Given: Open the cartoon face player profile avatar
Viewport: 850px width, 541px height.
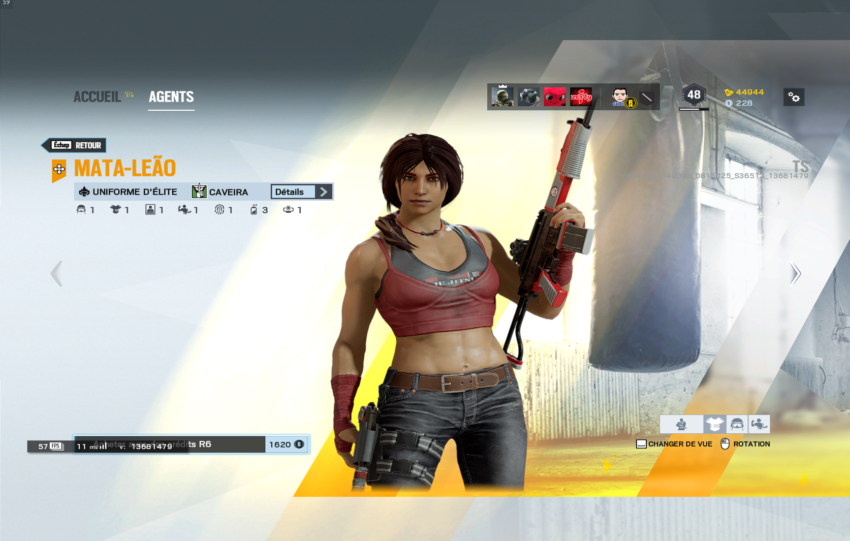Looking at the screenshot, I should [620, 97].
